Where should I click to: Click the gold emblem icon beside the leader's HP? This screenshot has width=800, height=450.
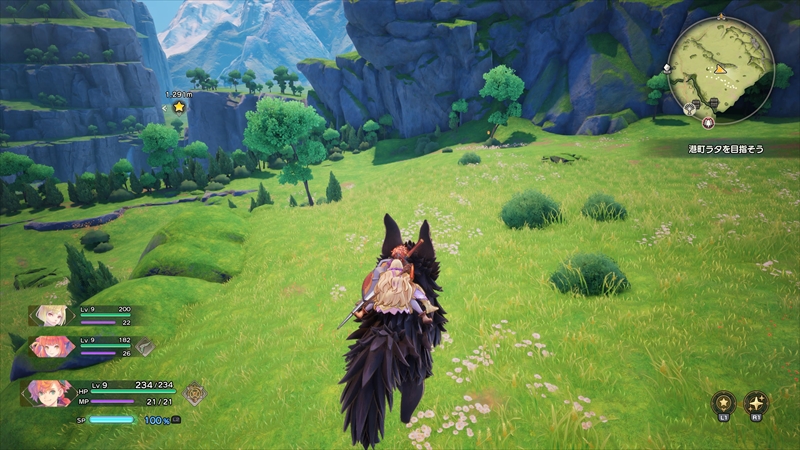tap(194, 393)
